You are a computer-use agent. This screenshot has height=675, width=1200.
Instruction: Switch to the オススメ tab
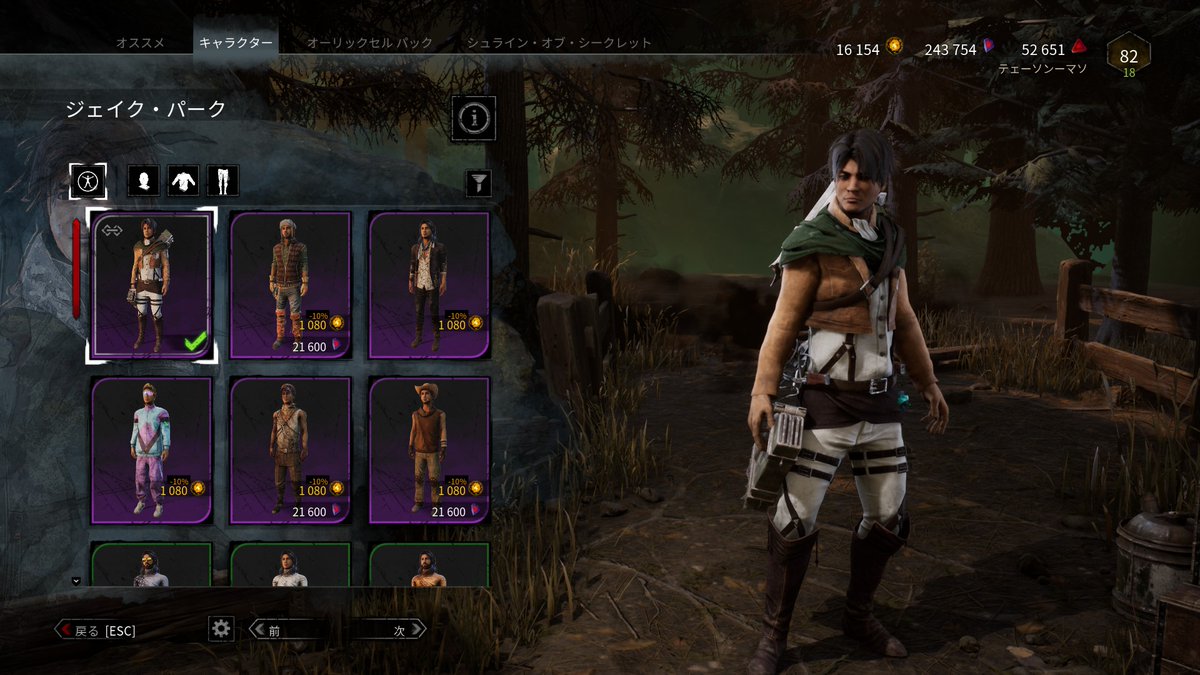coord(140,43)
